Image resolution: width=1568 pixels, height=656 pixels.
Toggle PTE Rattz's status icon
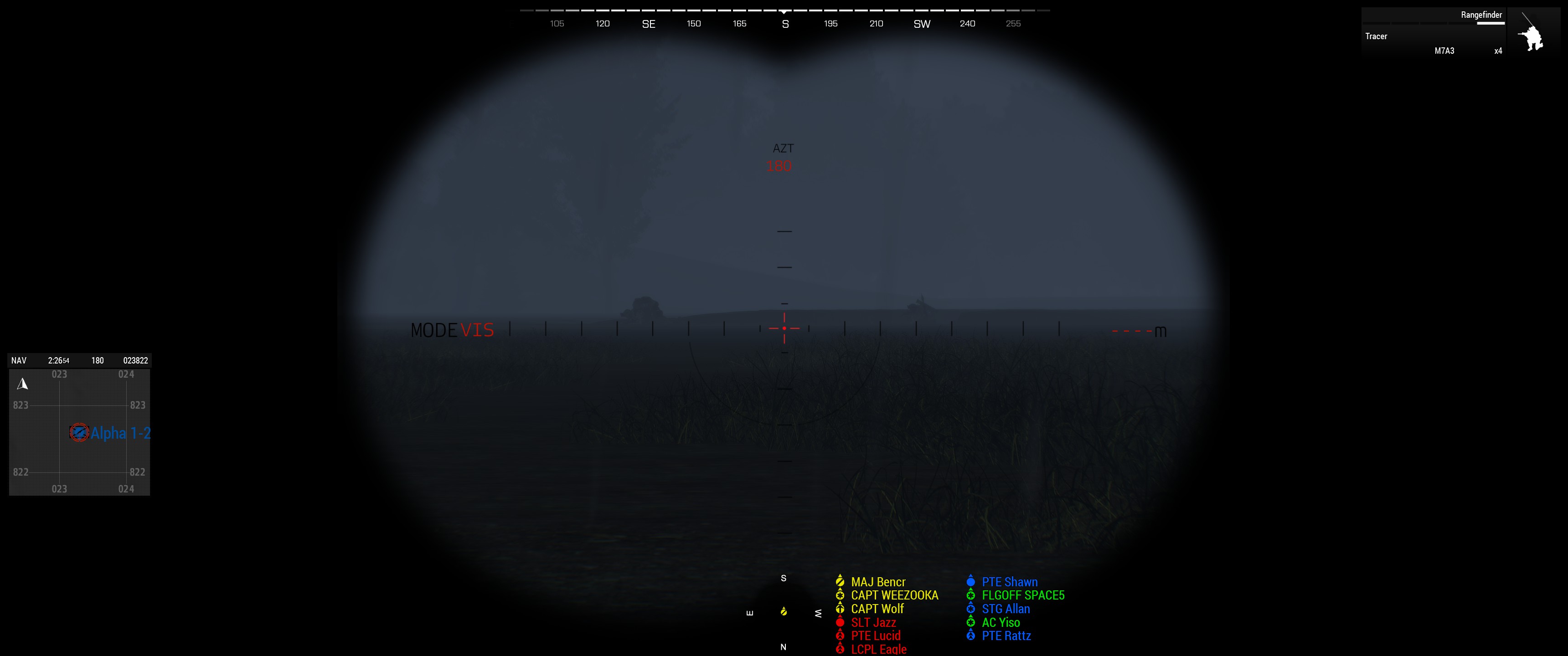[970, 635]
